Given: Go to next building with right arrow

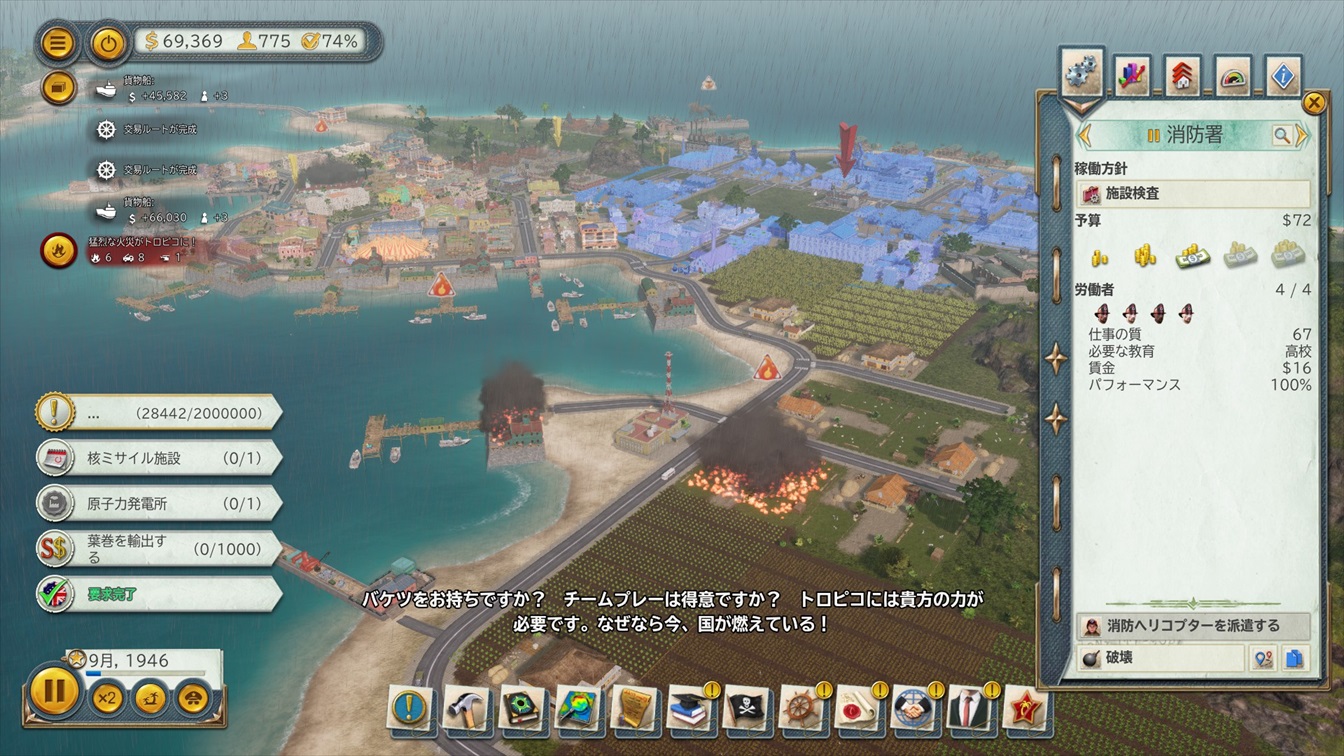Looking at the screenshot, I should click(x=1302, y=135).
